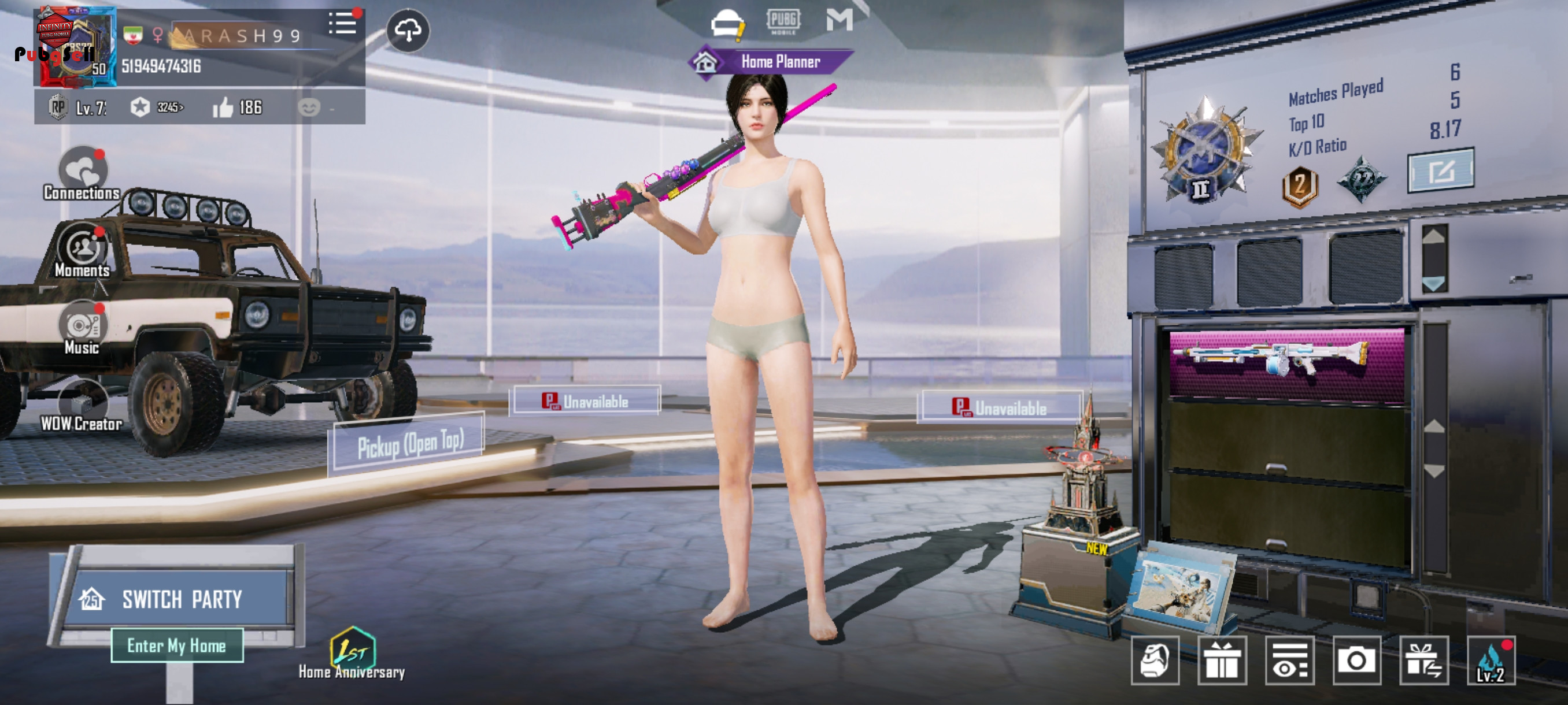Click the cloud download icon
This screenshot has height=705, width=1568.
tap(408, 30)
